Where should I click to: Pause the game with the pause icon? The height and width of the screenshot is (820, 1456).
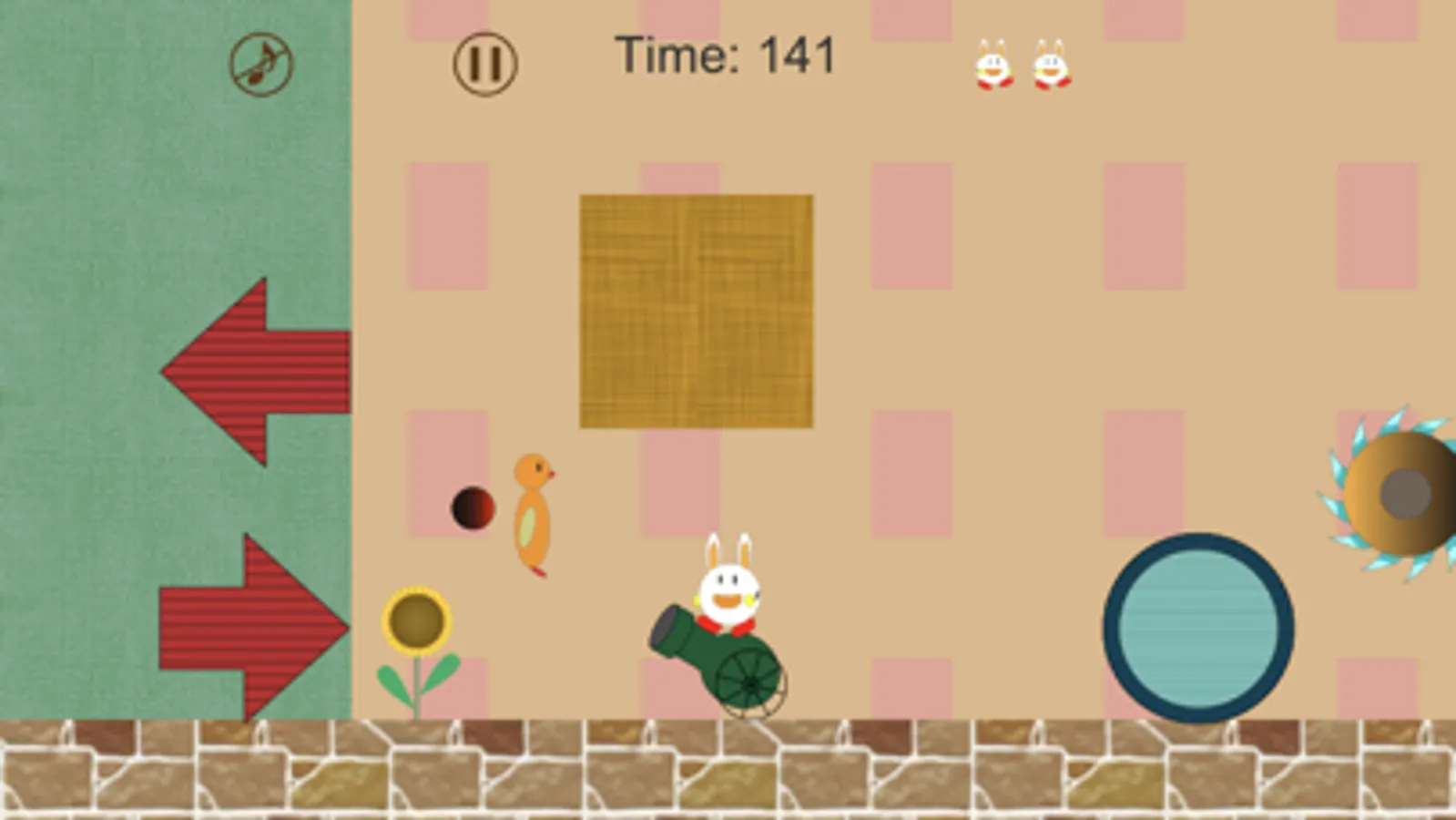coord(484,64)
